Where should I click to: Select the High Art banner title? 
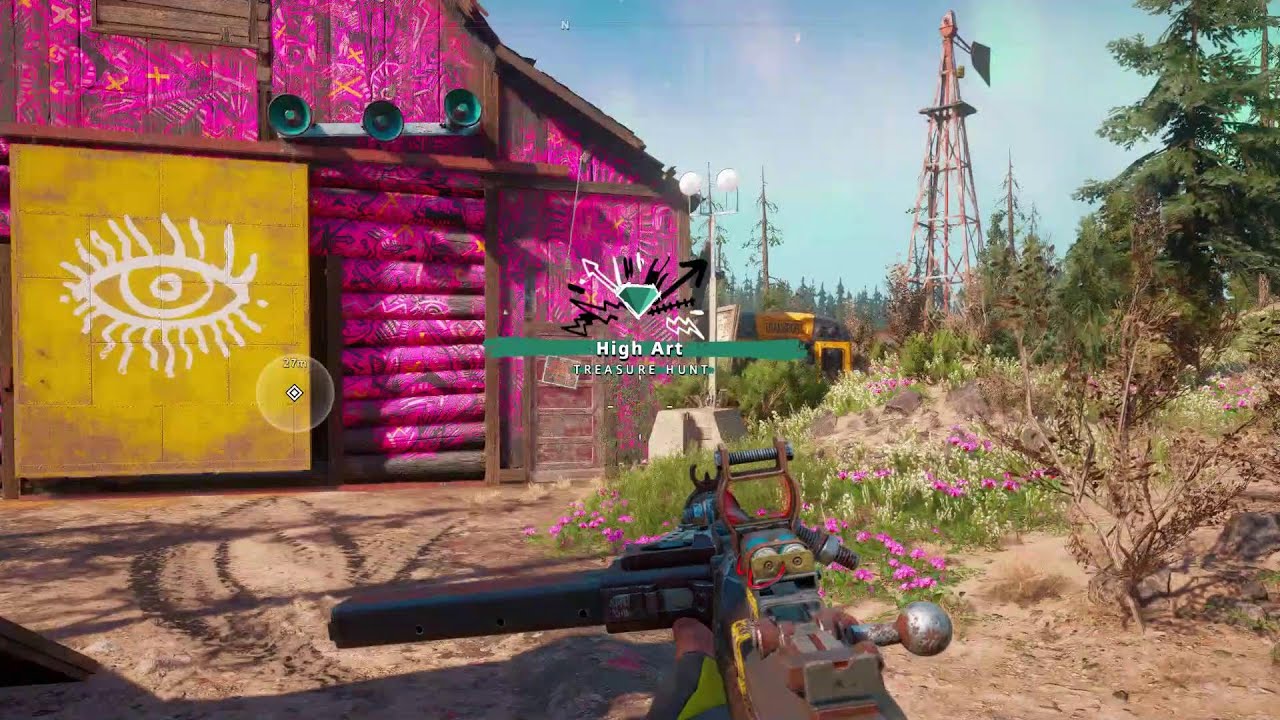[x=639, y=348]
